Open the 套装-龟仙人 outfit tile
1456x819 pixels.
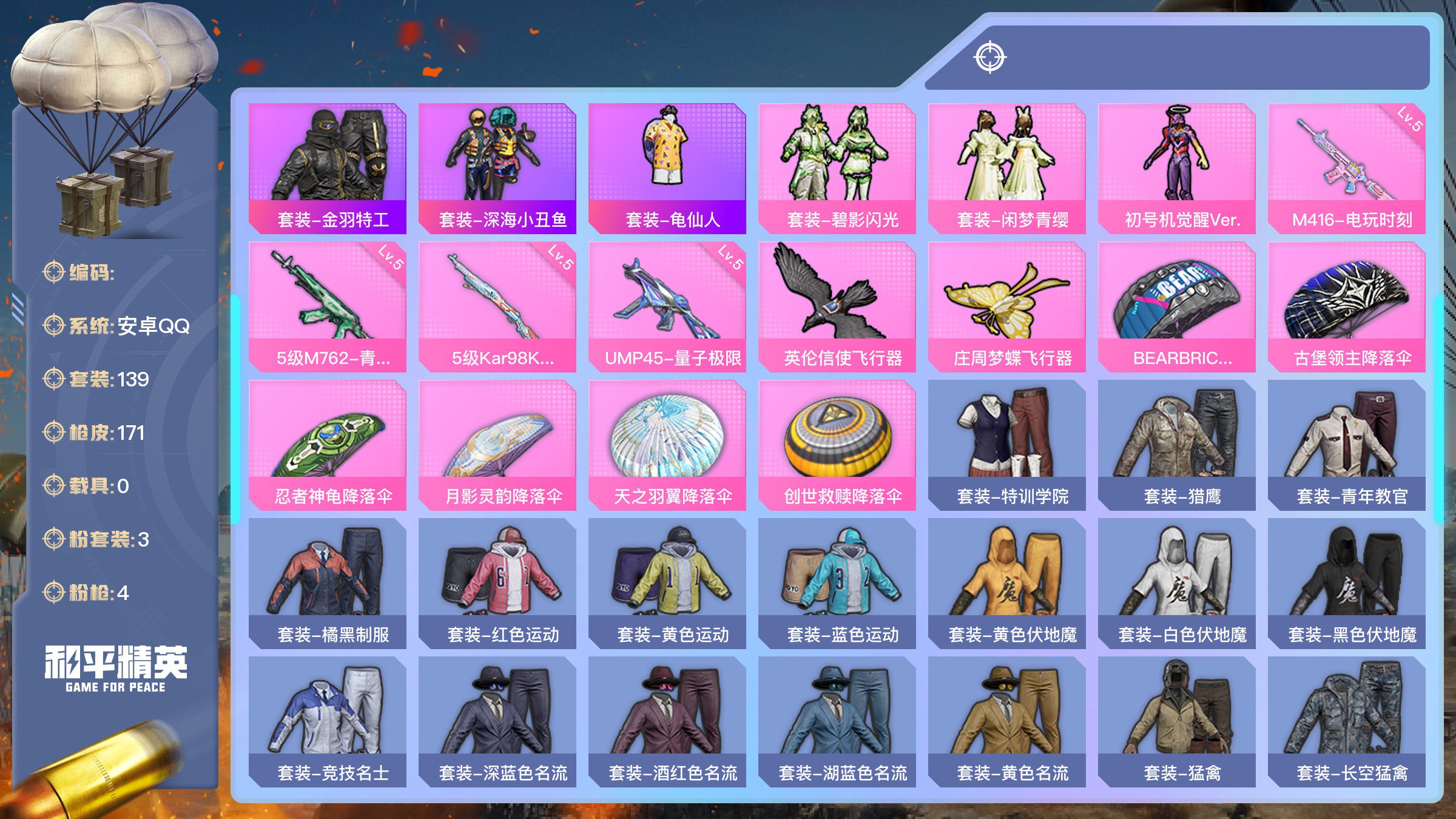pos(667,168)
